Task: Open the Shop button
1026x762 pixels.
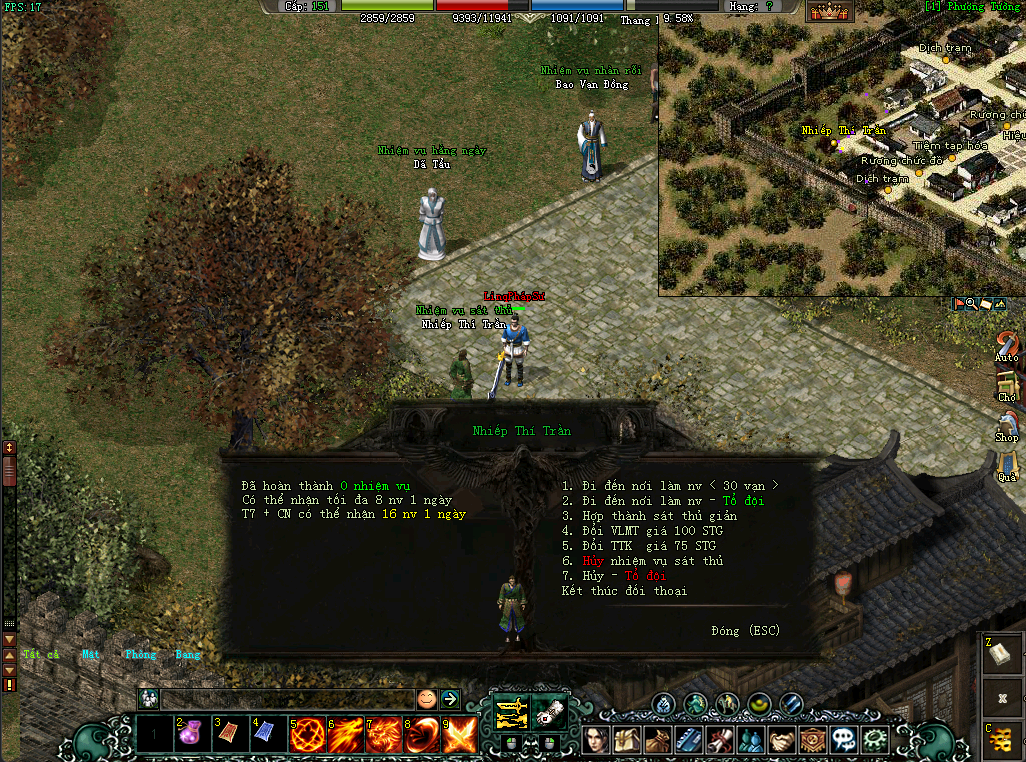Action: click(x=1007, y=426)
